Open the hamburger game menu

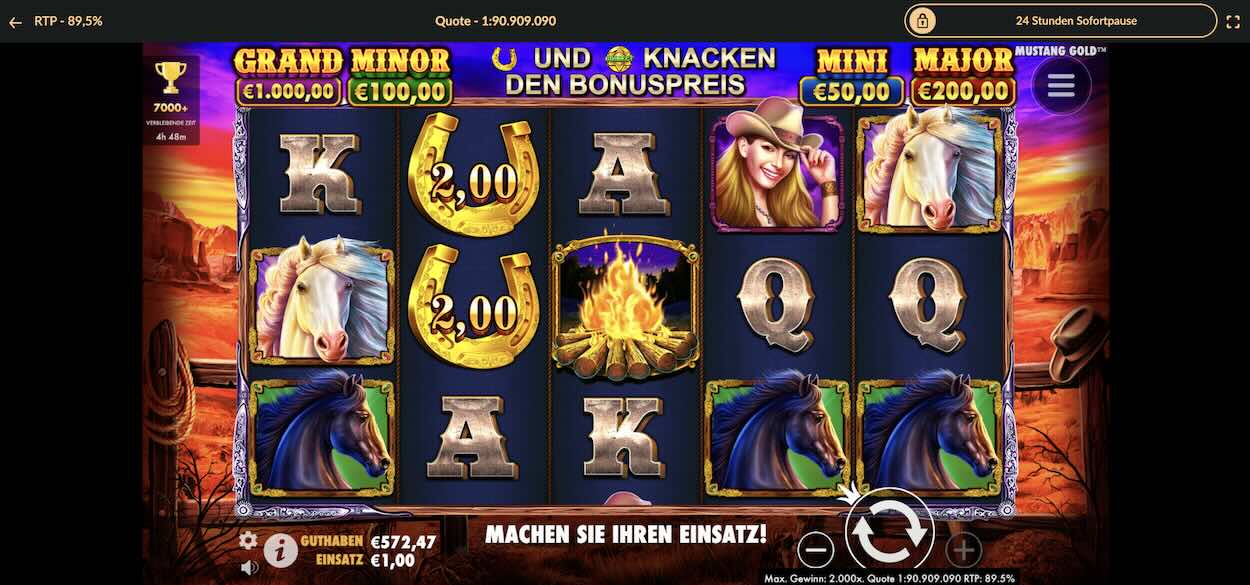pos(1061,86)
